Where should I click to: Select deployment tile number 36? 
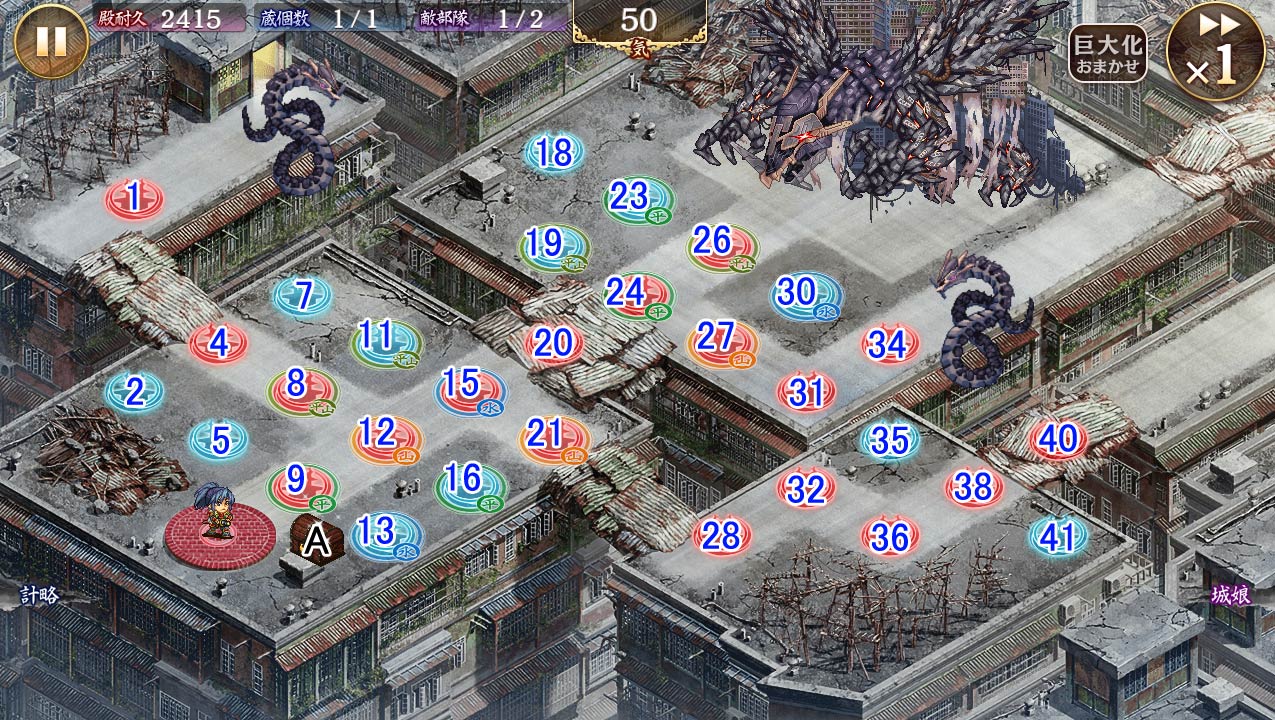(890, 538)
